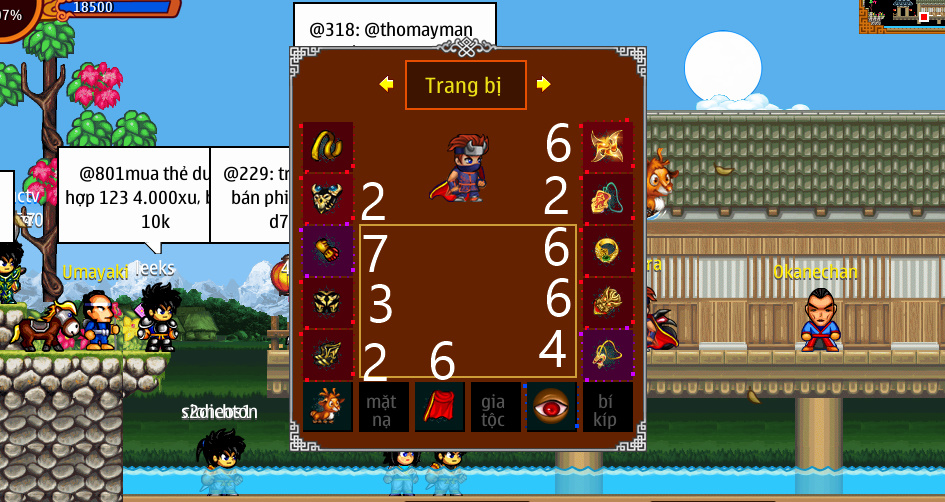The image size is (945, 502).
Task: Select the golden gloves equipment slot
Action: coord(327,251)
